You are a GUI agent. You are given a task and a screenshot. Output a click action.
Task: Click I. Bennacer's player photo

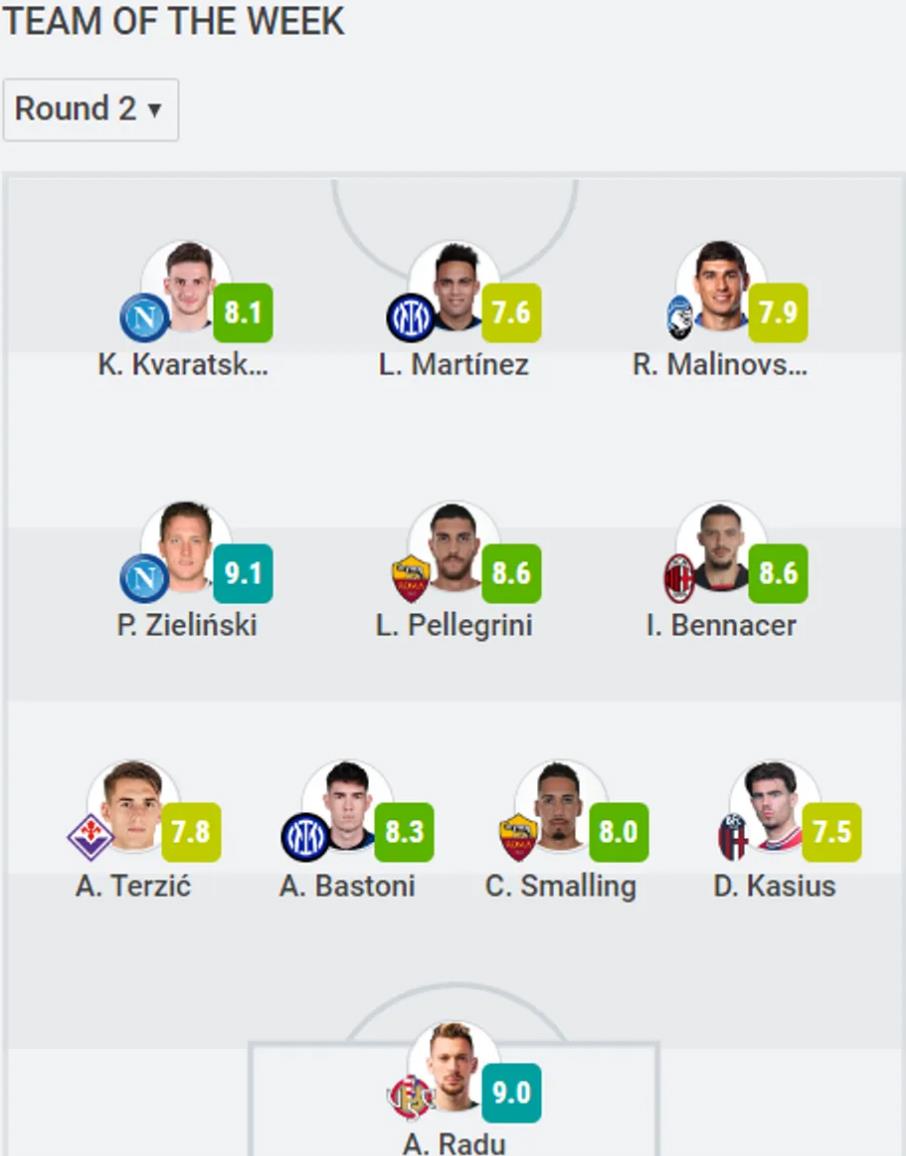pyautogui.click(x=721, y=548)
